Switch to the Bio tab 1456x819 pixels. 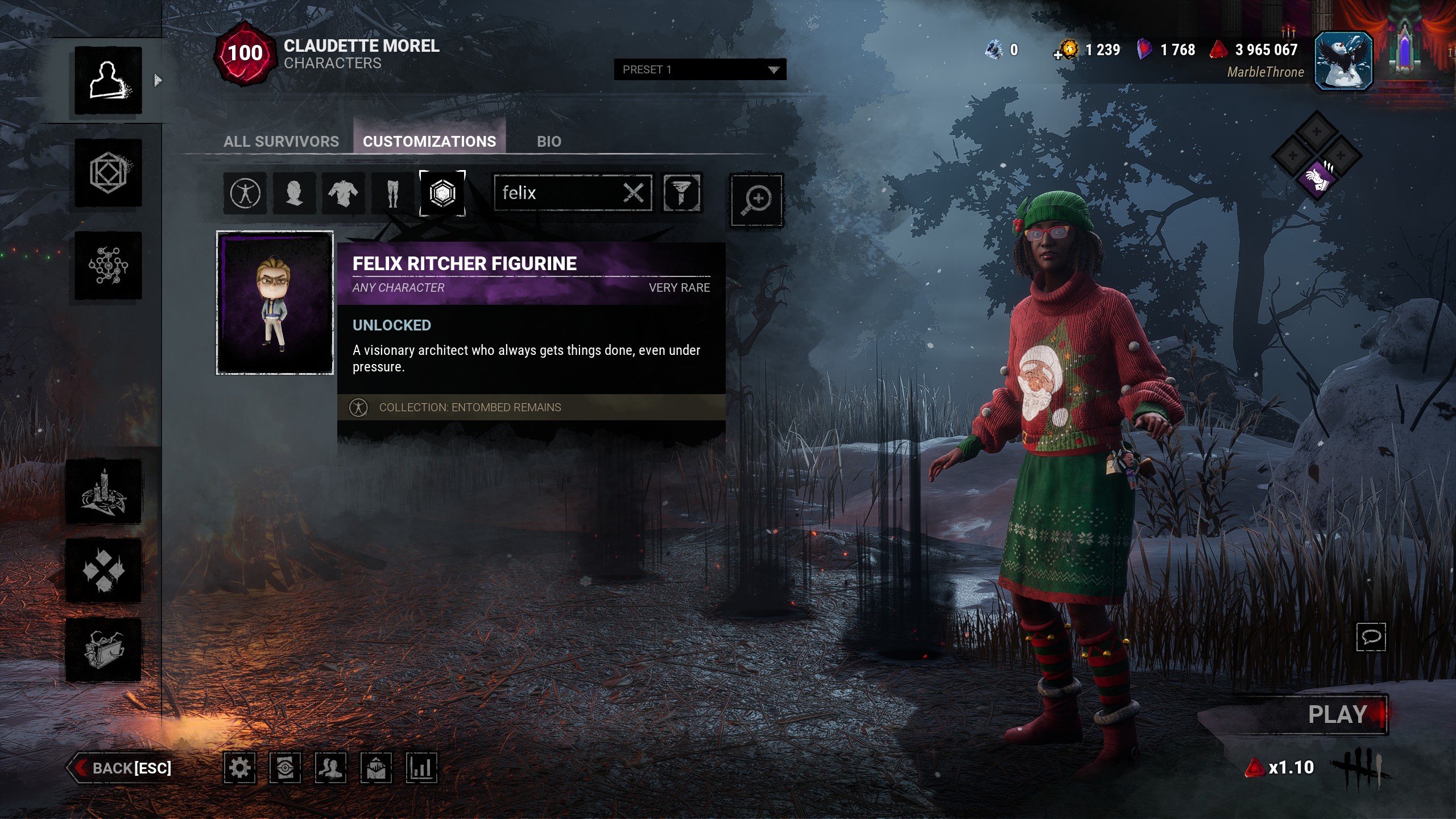point(549,142)
